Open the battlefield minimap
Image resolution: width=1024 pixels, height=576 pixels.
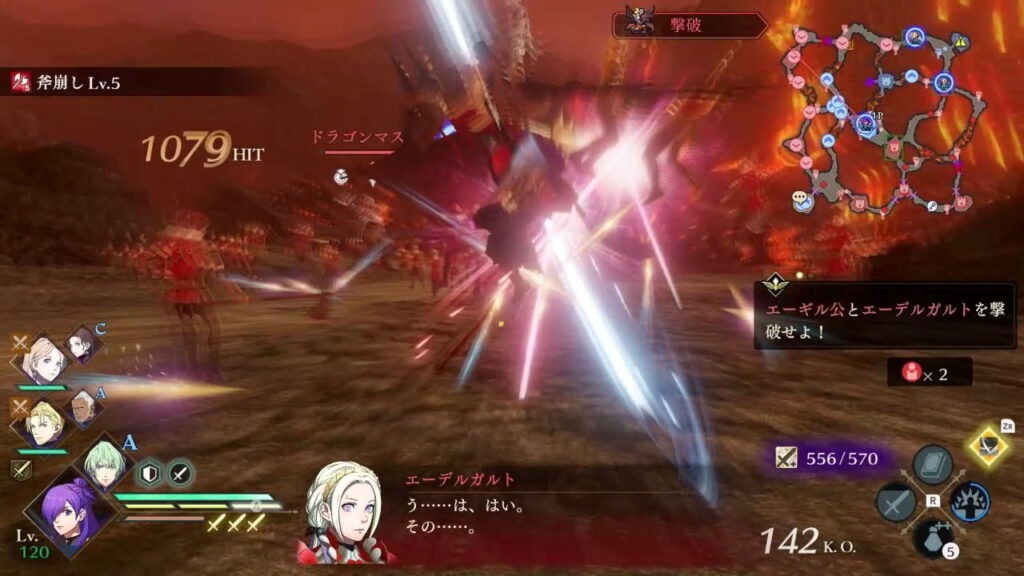coord(880,120)
